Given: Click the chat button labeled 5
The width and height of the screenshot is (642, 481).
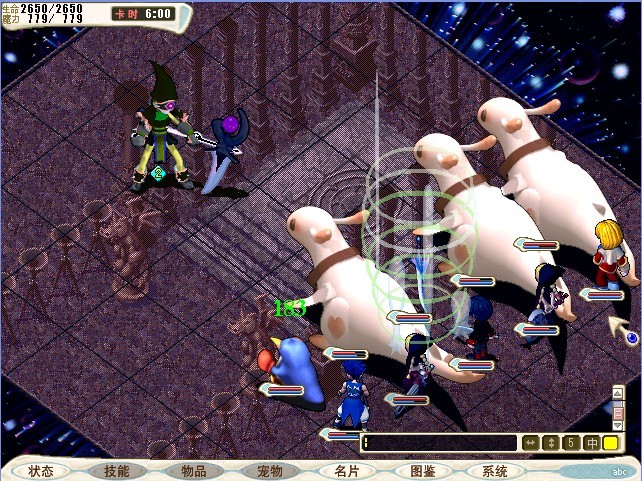Looking at the screenshot, I should pos(570,442).
